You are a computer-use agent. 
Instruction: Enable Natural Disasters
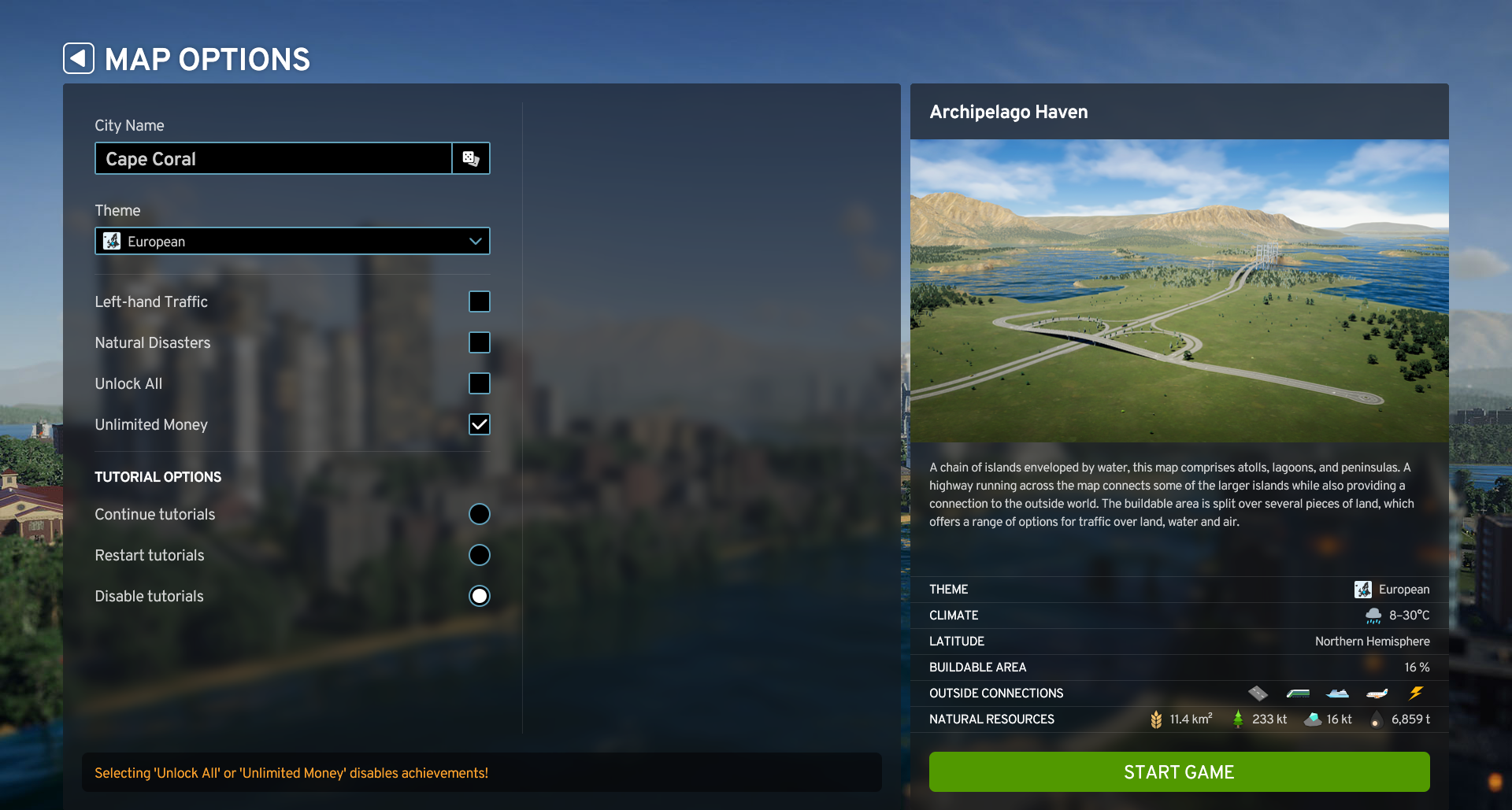coord(480,342)
